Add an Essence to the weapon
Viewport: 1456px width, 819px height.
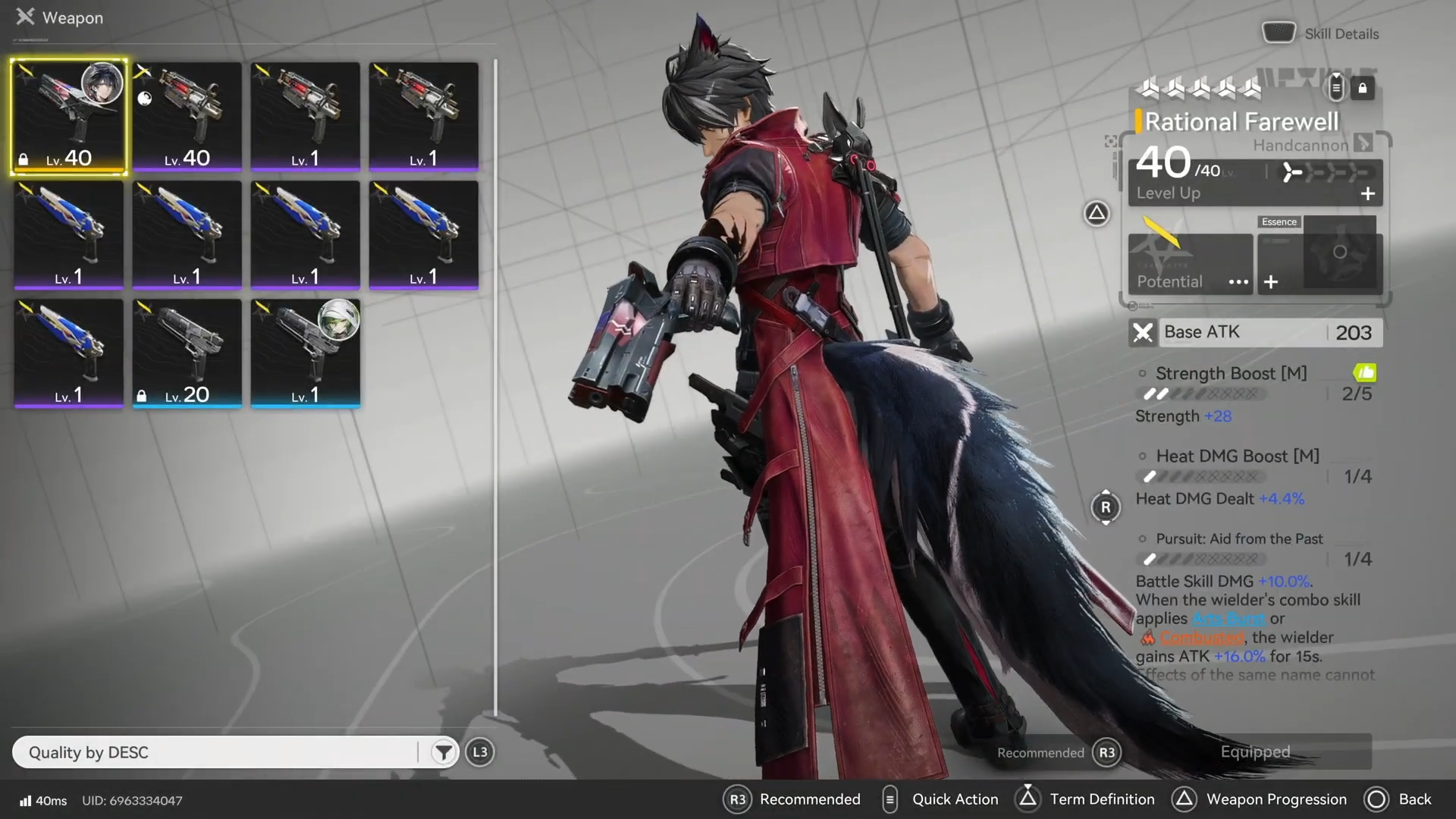1271,282
